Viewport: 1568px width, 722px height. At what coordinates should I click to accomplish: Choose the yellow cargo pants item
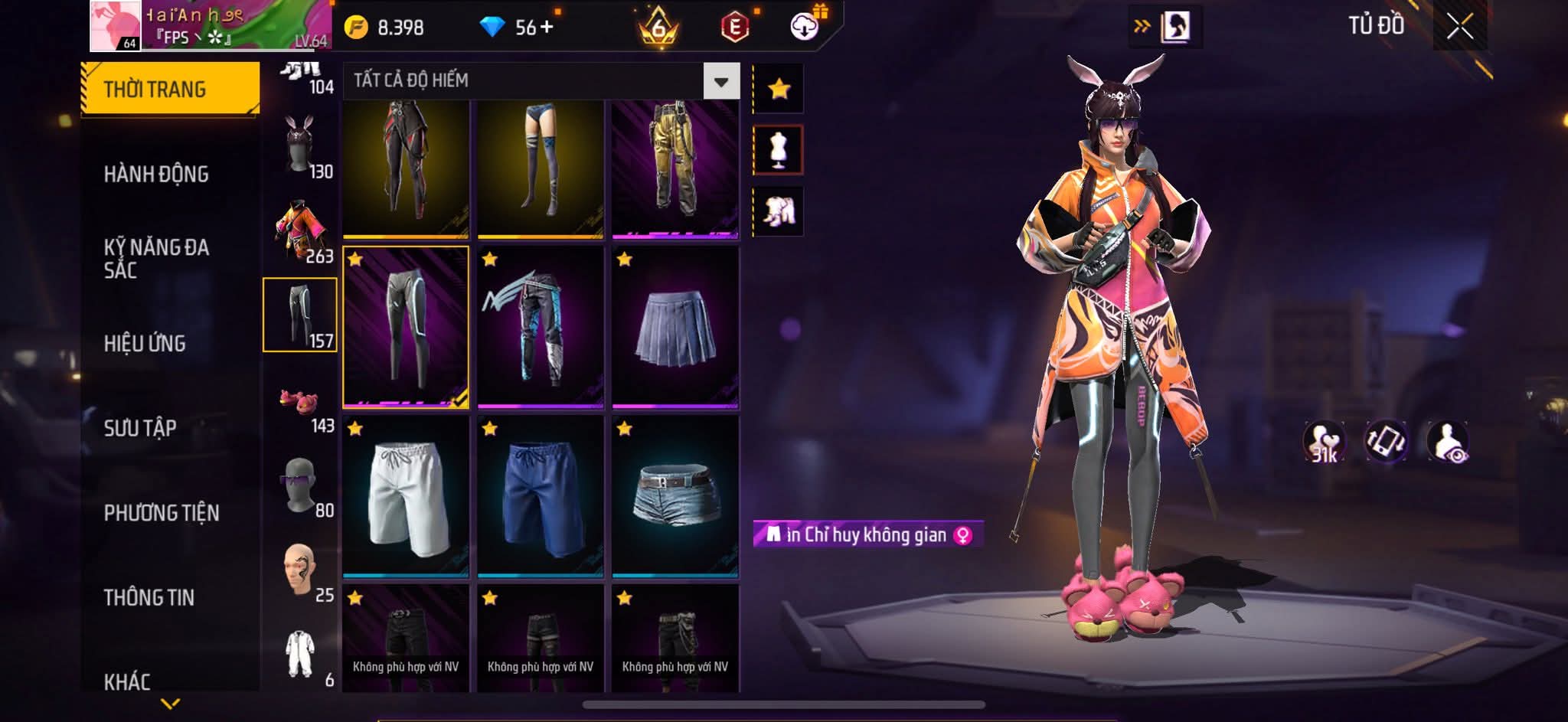[675, 168]
